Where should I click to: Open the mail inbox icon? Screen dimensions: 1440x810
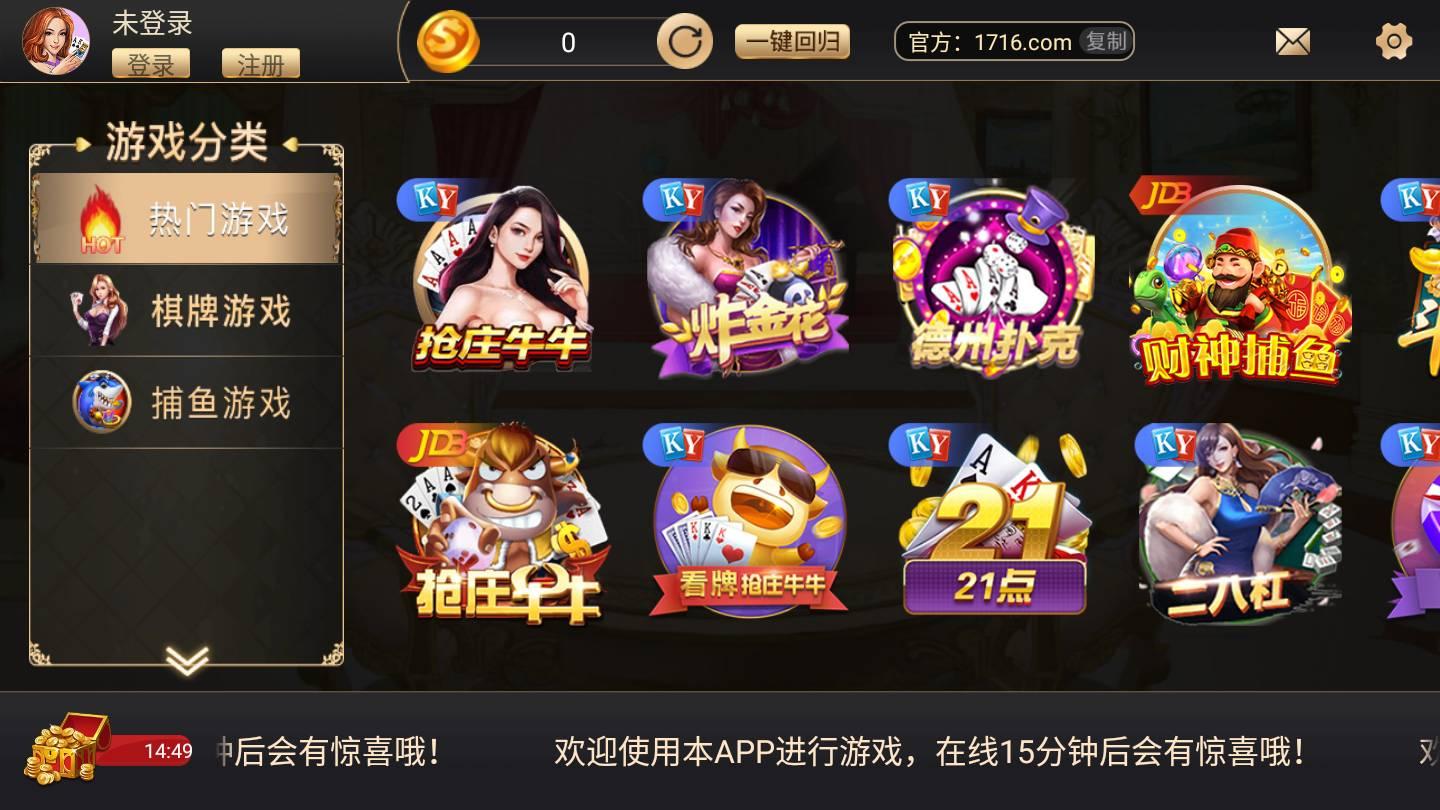pyautogui.click(x=1292, y=40)
